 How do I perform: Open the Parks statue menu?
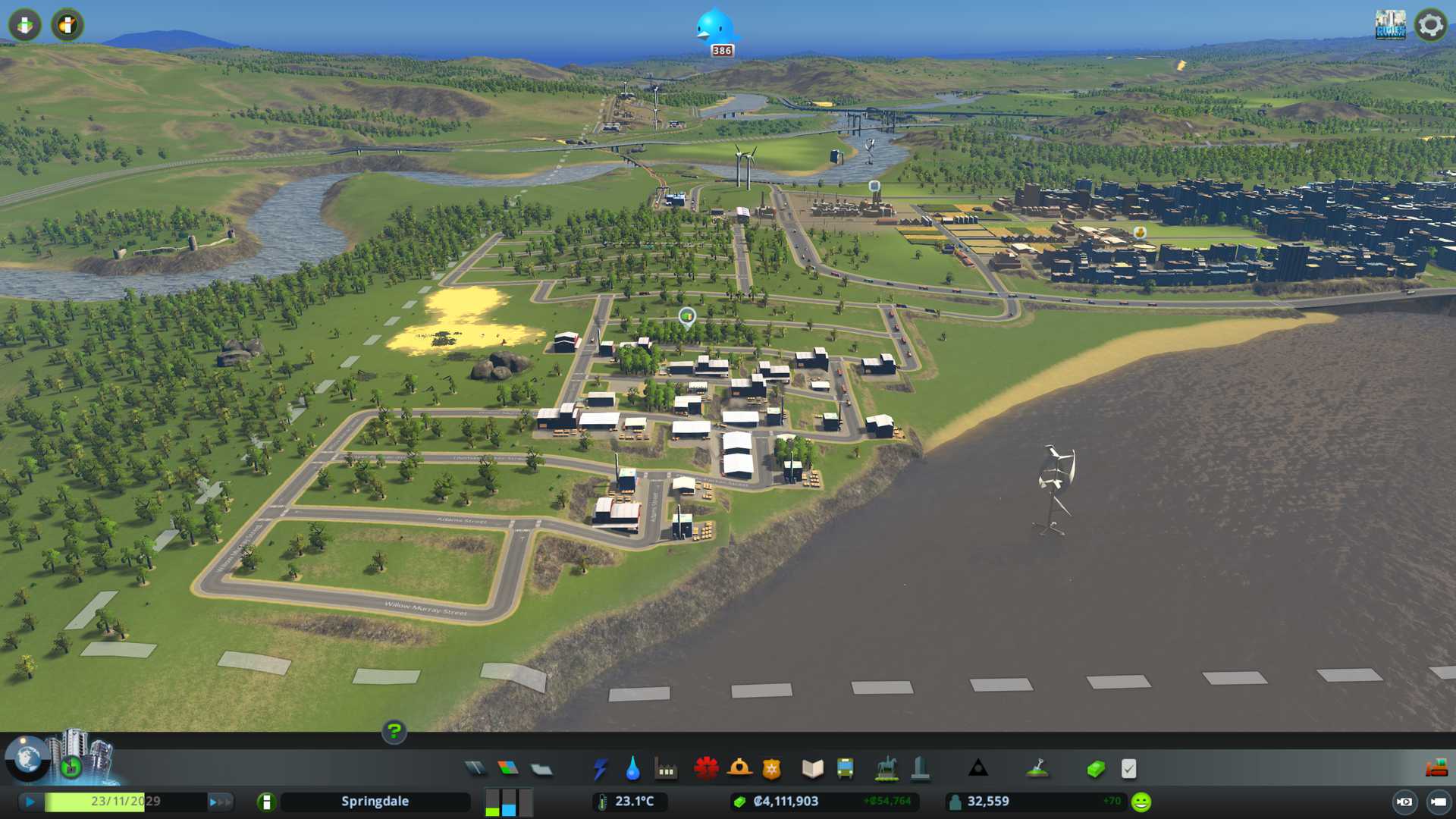click(x=886, y=769)
